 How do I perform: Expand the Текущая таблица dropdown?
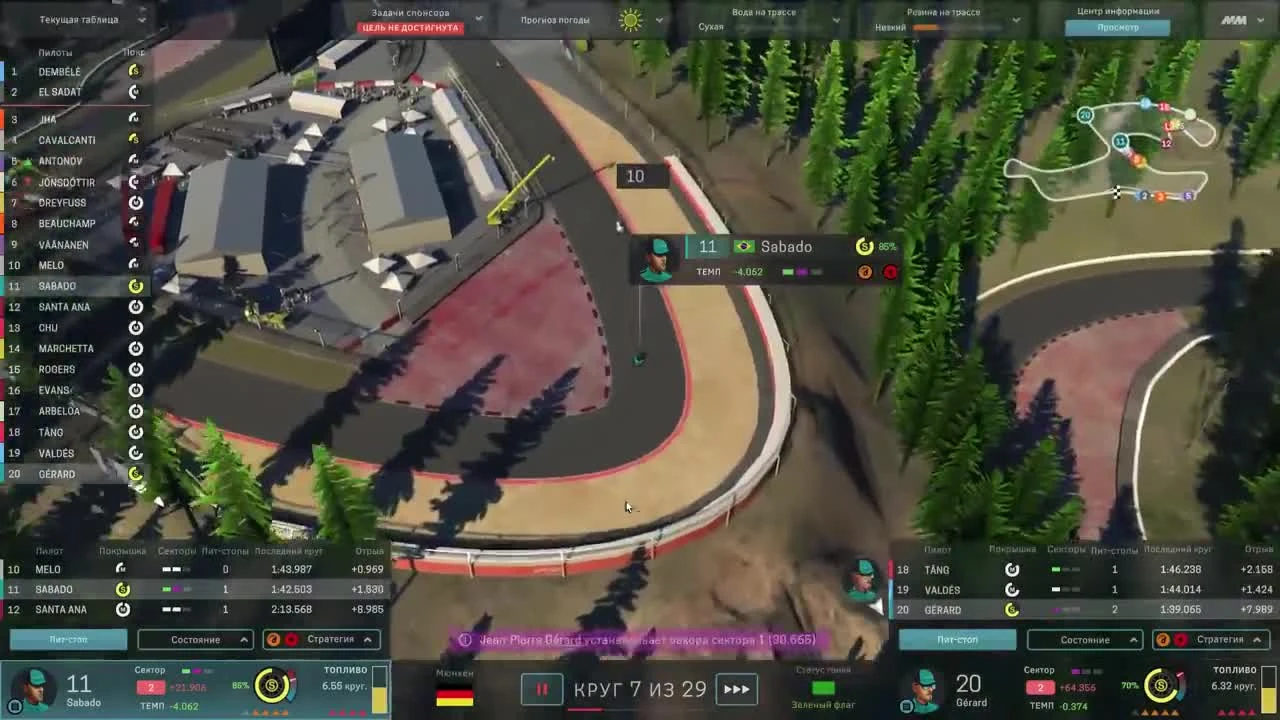tap(140, 19)
